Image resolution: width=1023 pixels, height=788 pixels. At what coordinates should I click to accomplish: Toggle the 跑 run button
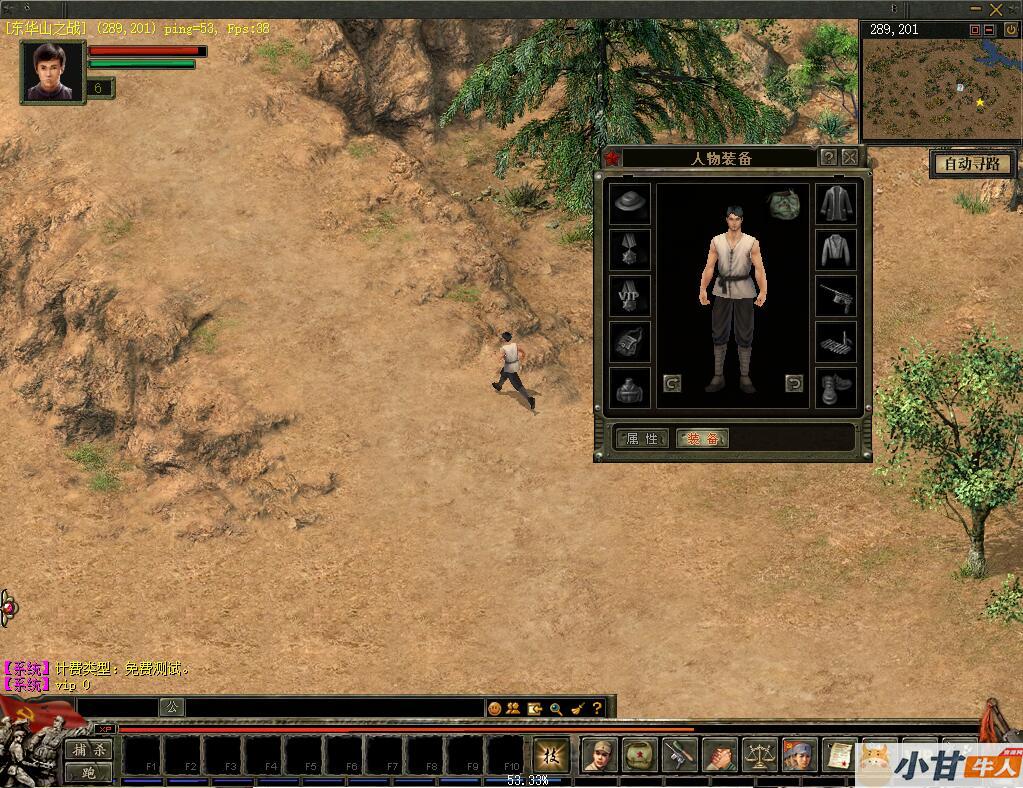coord(89,772)
